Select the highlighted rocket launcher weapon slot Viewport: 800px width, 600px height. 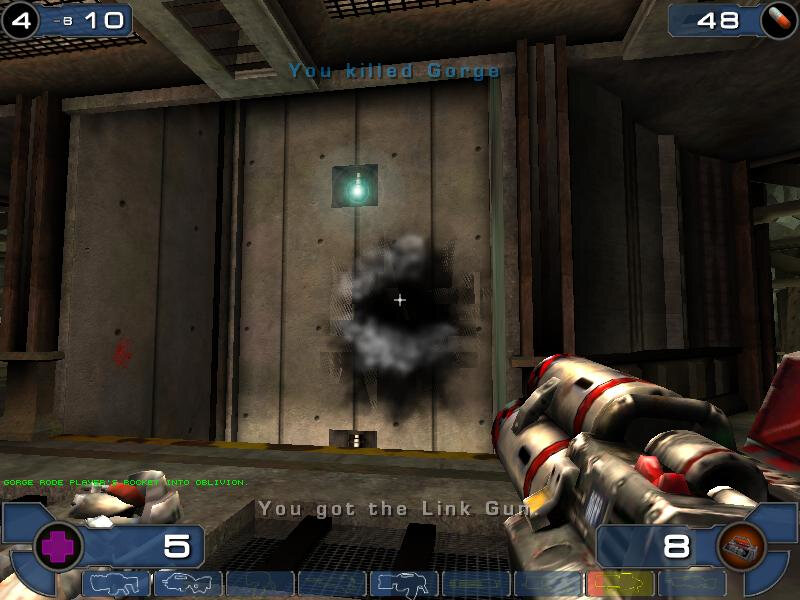[620, 584]
